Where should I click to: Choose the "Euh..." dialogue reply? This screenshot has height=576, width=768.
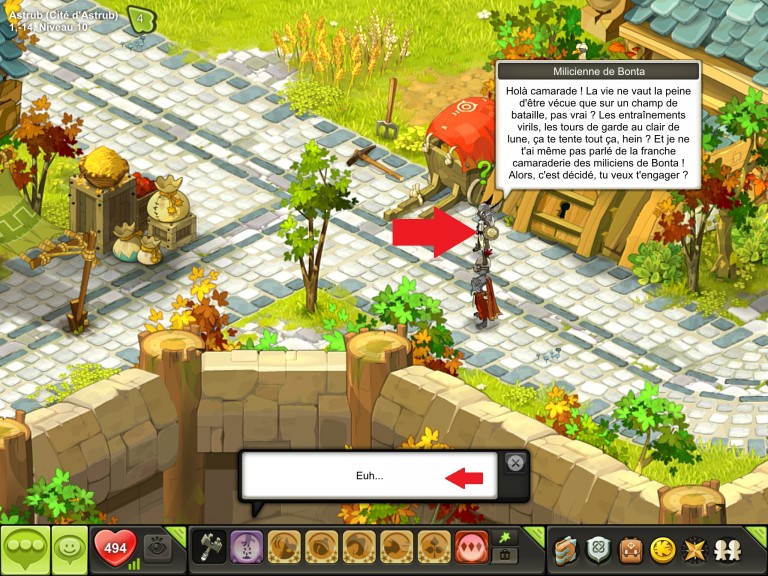[x=369, y=476]
